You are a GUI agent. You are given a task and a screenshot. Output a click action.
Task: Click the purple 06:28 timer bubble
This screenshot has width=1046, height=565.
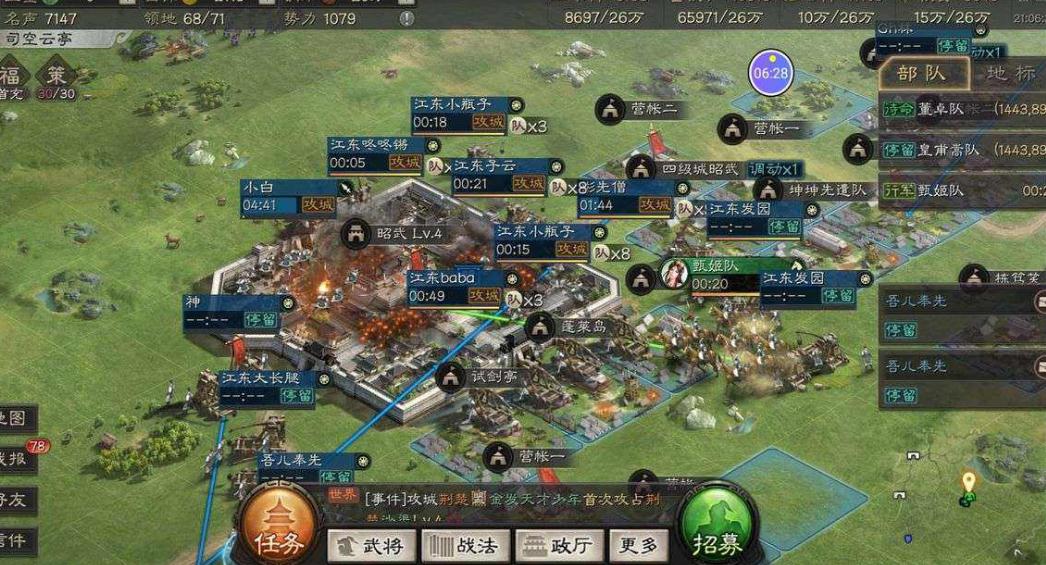[x=770, y=73]
